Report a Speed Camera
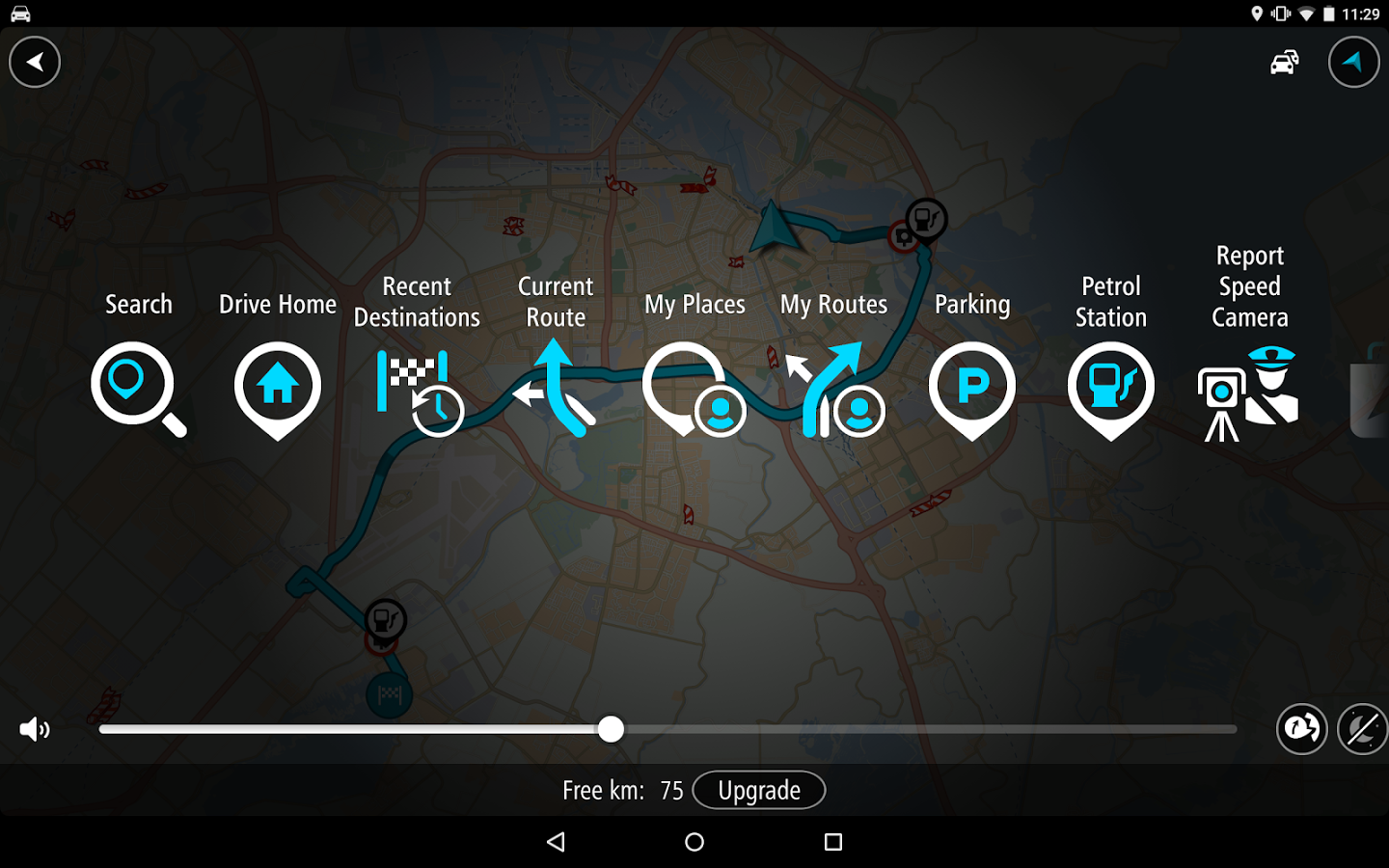 (1249, 389)
